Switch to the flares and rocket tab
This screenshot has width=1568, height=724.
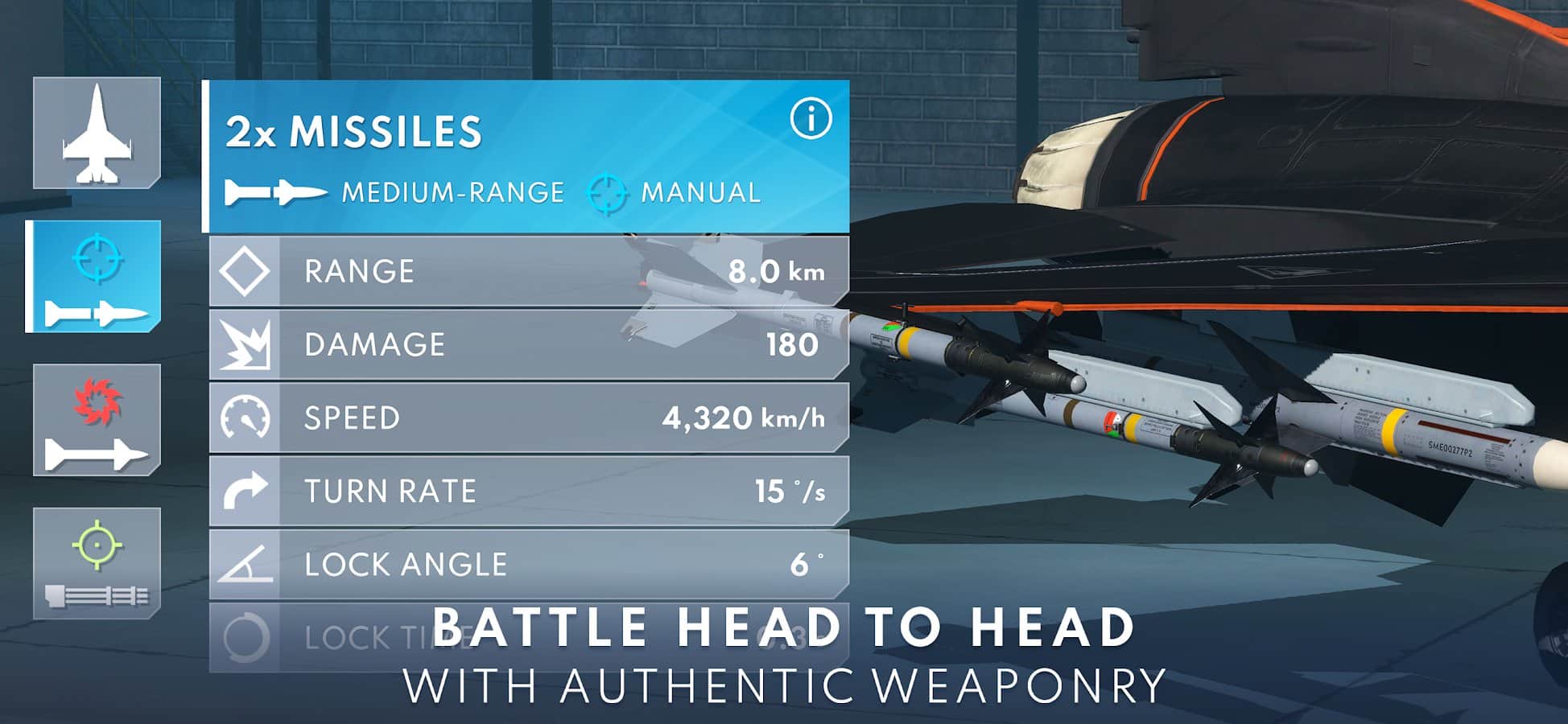pyautogui.click(x=97, y=420)
